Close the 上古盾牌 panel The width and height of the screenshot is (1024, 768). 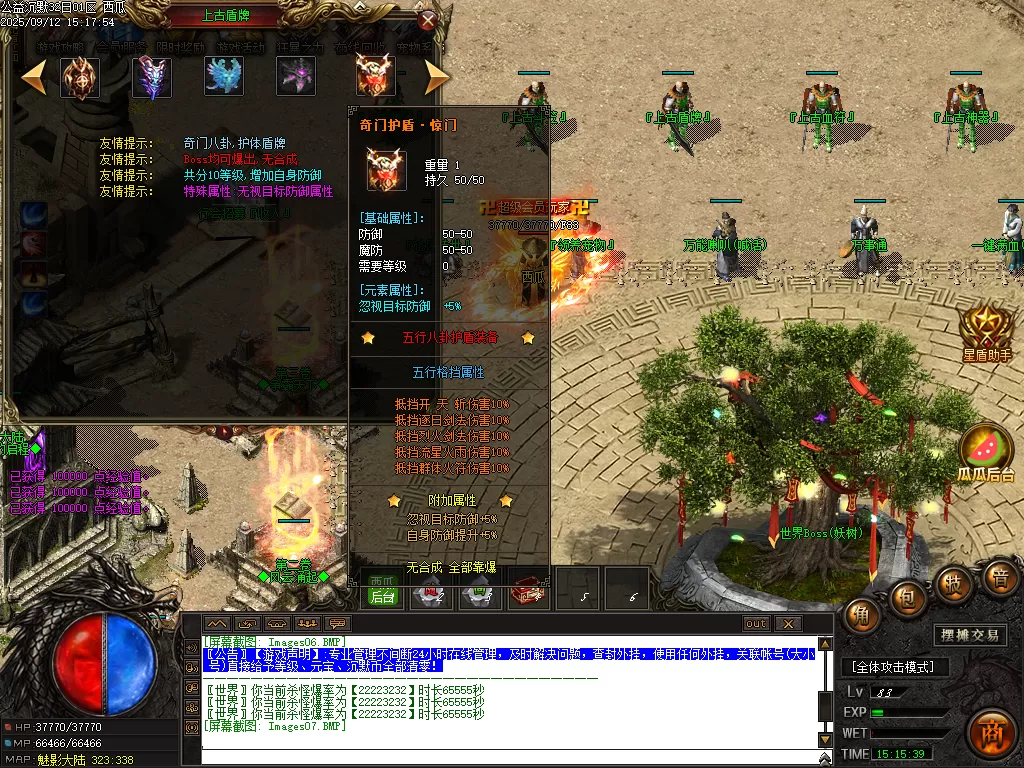click(428, 20)
